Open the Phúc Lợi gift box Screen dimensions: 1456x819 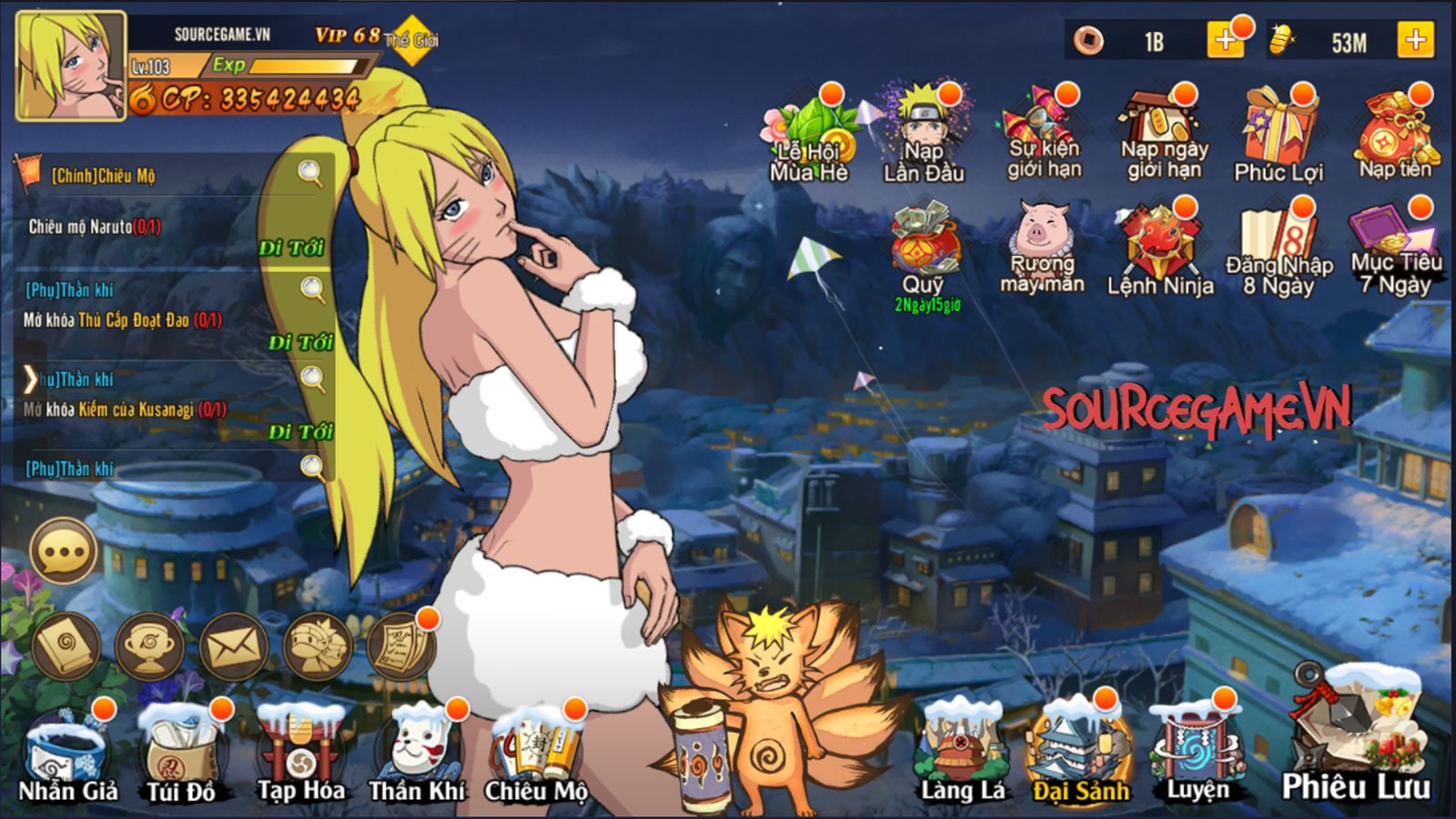pyautogui.click(x=1279, y=135)
